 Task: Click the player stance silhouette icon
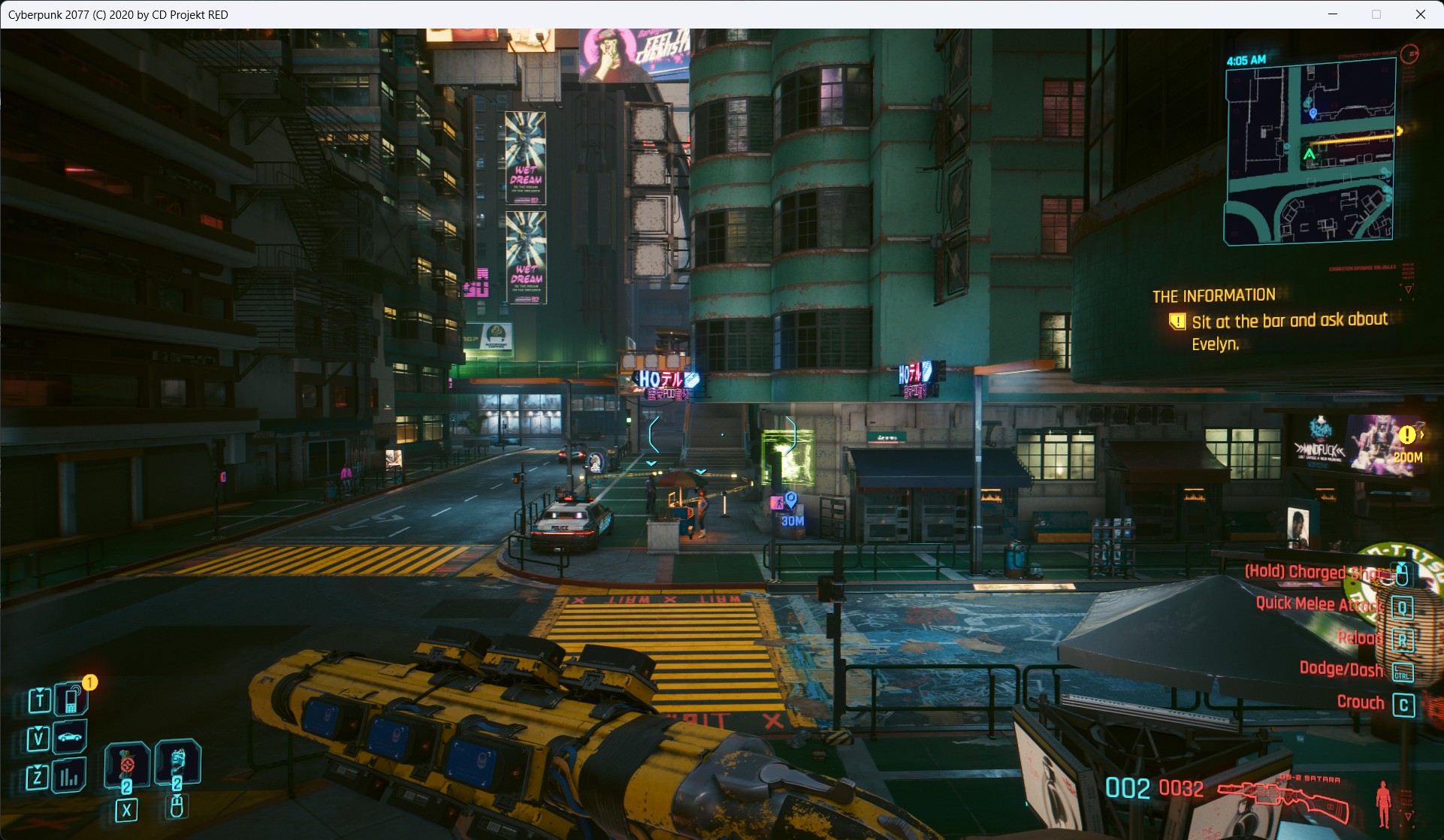click(1383, 804)
